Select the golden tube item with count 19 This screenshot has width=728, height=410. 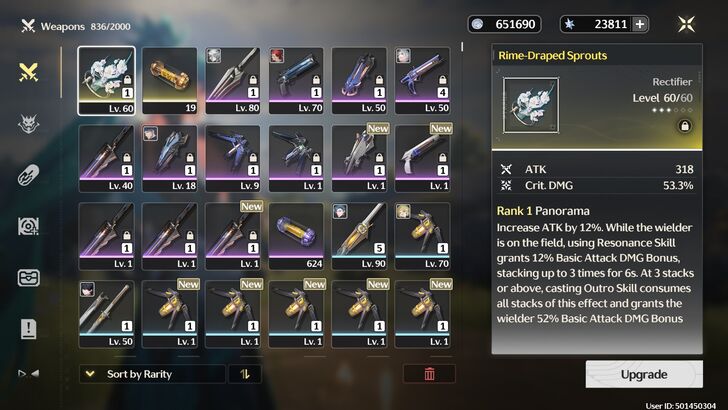point(170,78)
